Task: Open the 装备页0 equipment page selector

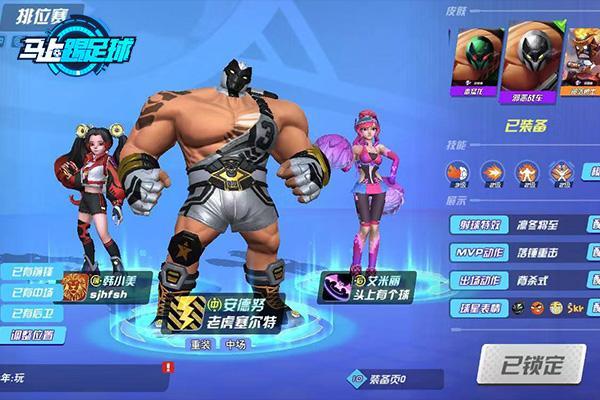Action: tap(382, 378)
